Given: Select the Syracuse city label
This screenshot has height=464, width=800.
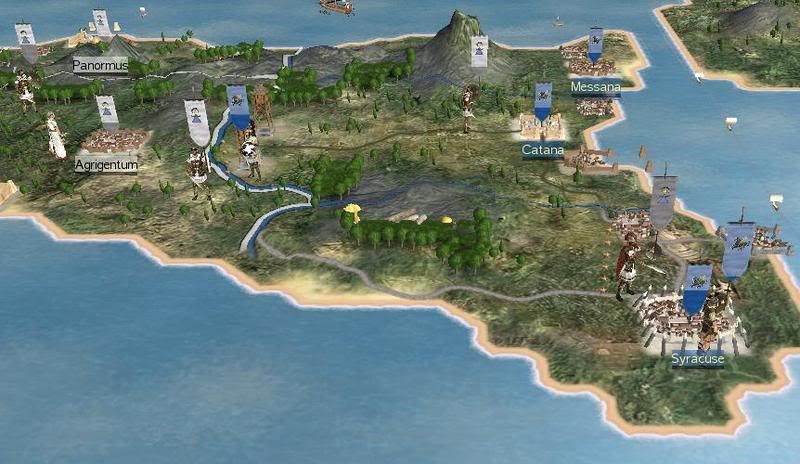Looking at the screenshot, I should coord(697,359).
